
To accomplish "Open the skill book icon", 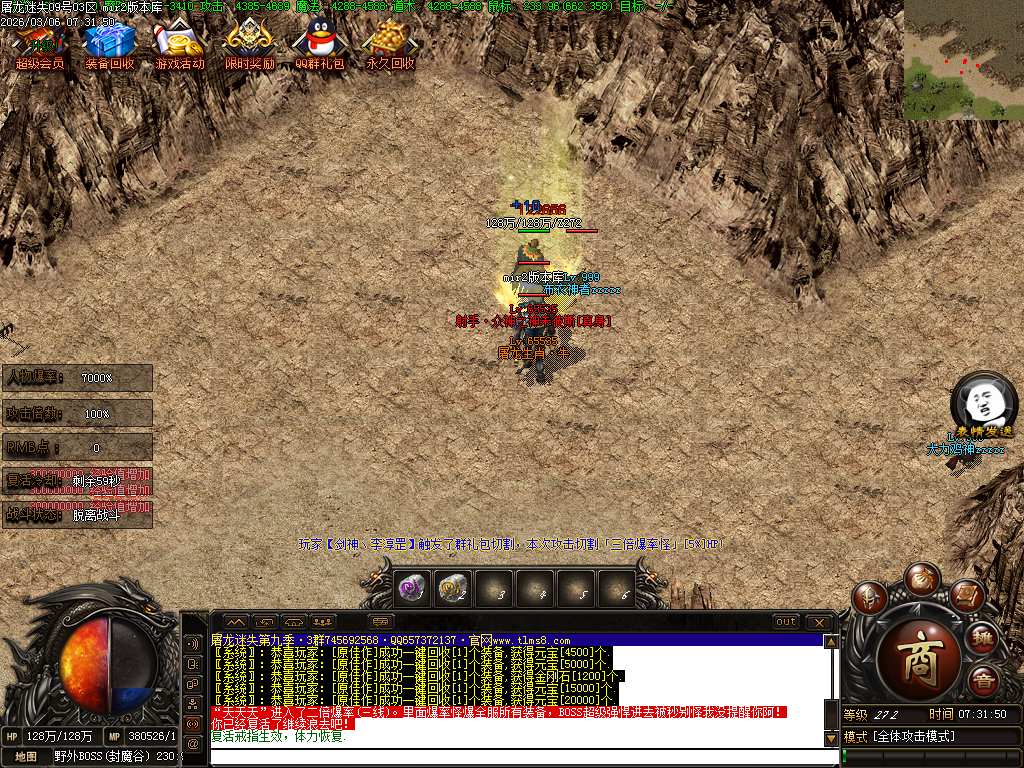I will point(967,596).
